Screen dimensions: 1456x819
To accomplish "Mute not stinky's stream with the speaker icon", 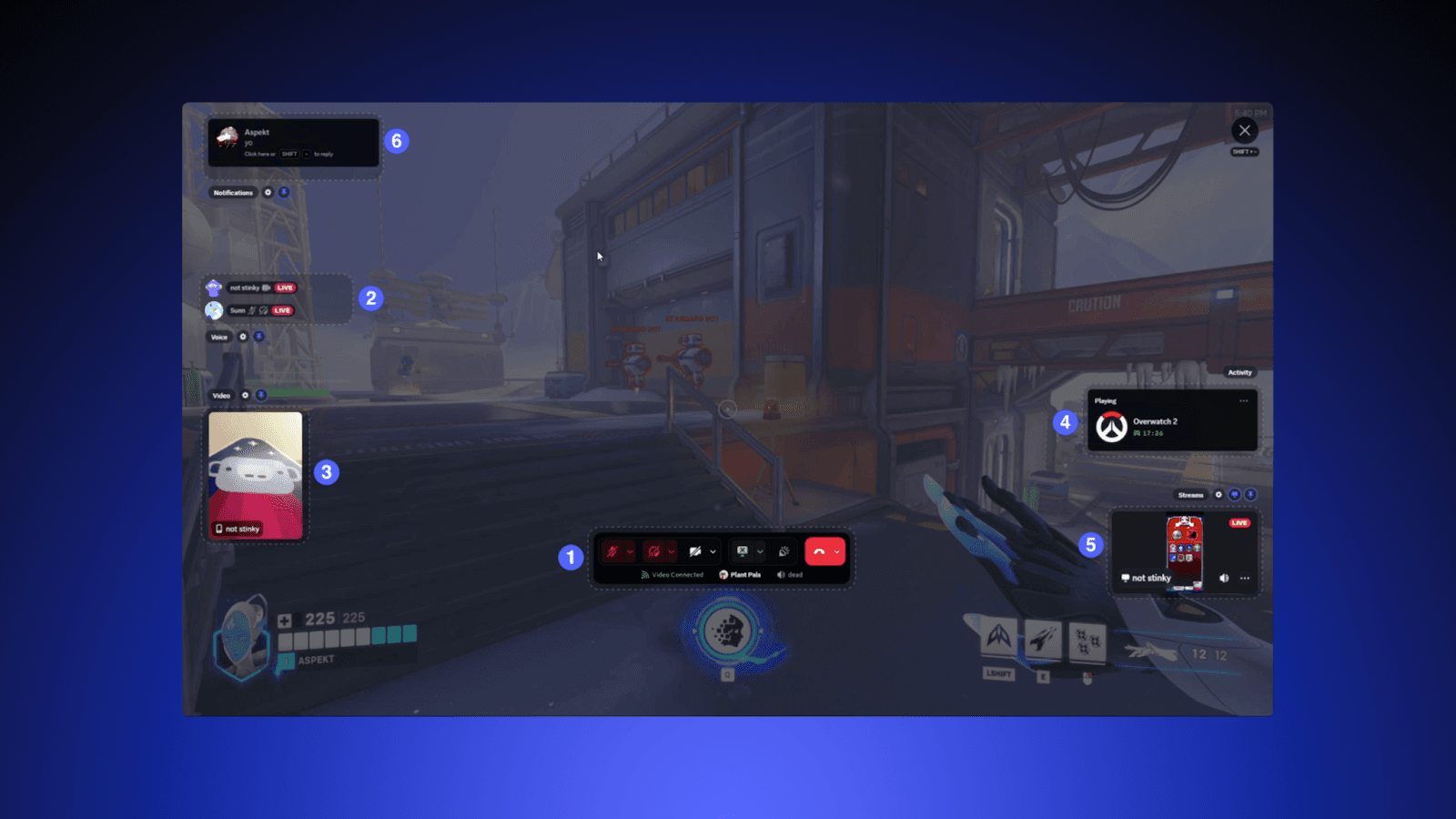I will (1224, 578).
